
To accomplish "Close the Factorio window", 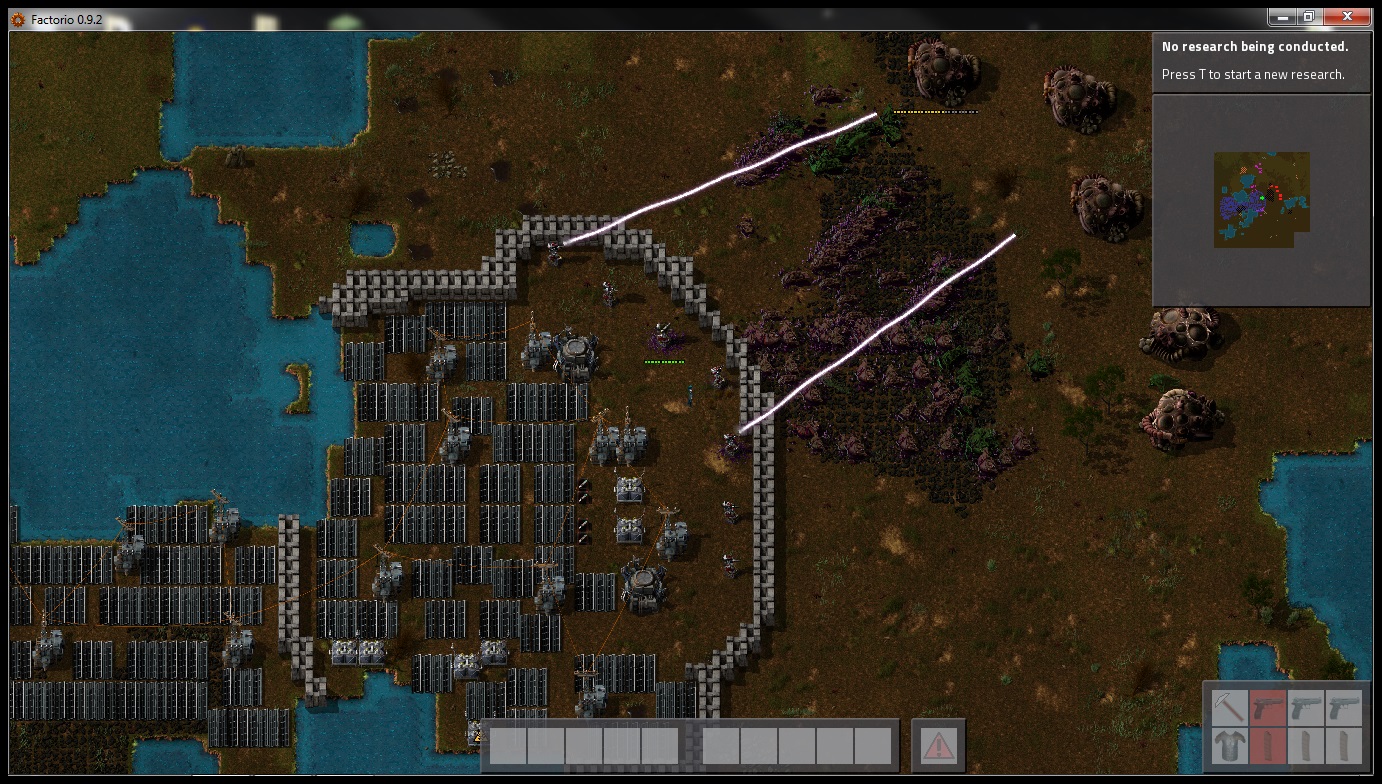I will click(1344, 17).
